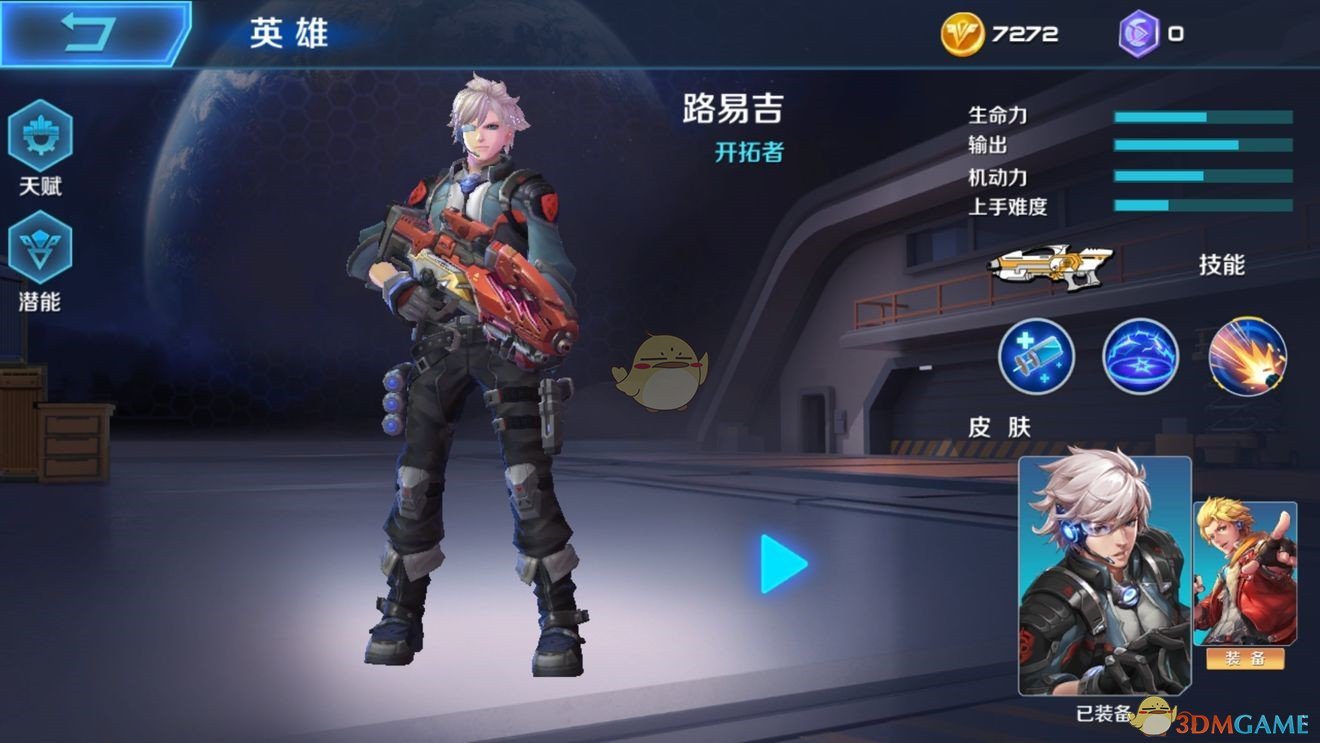This screenshot has width=1320, height=743.
Task: Equip the skin with the 装备 button
Action: tap(1245, 658)
